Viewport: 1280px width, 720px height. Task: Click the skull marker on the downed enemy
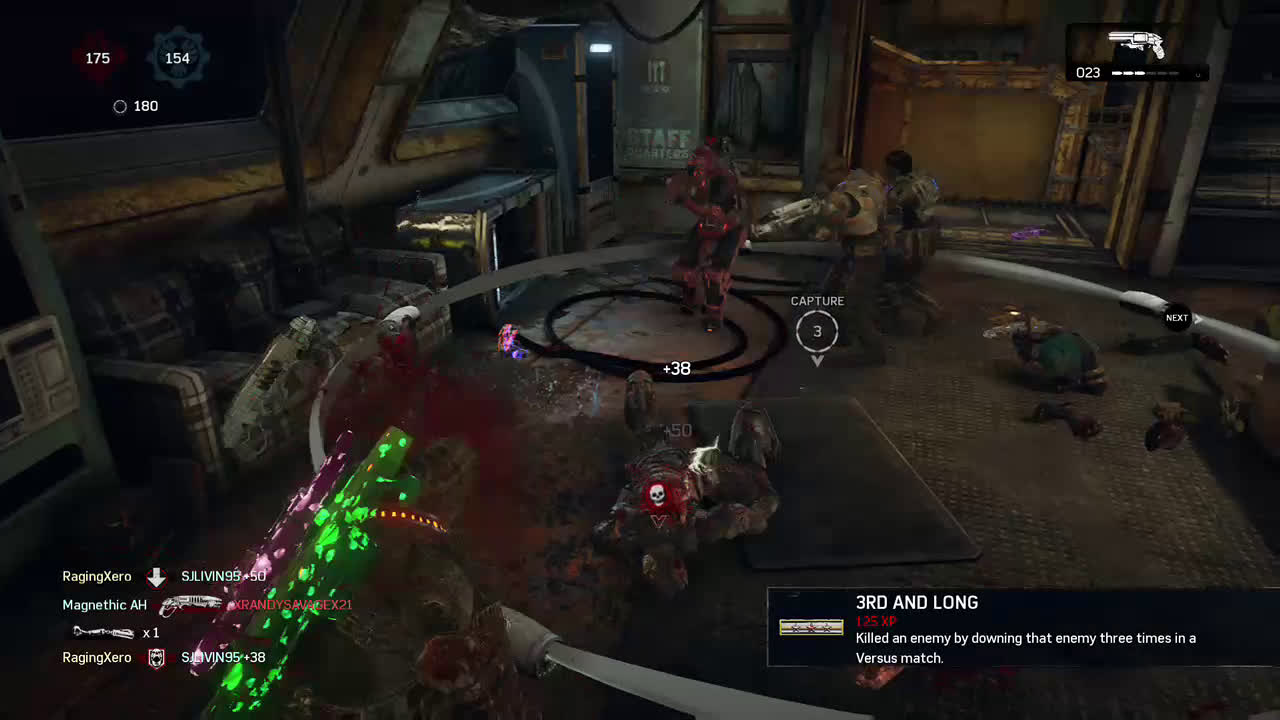(657, 495)
